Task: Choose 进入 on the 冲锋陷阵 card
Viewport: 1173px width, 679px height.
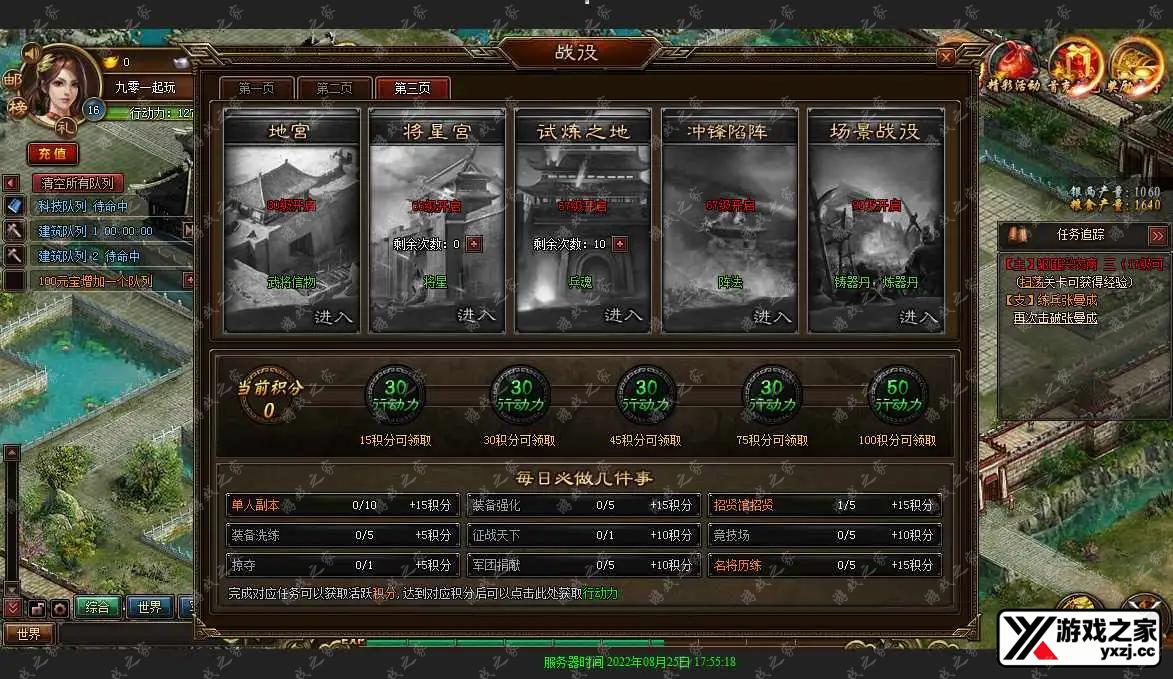Action: 771,316
